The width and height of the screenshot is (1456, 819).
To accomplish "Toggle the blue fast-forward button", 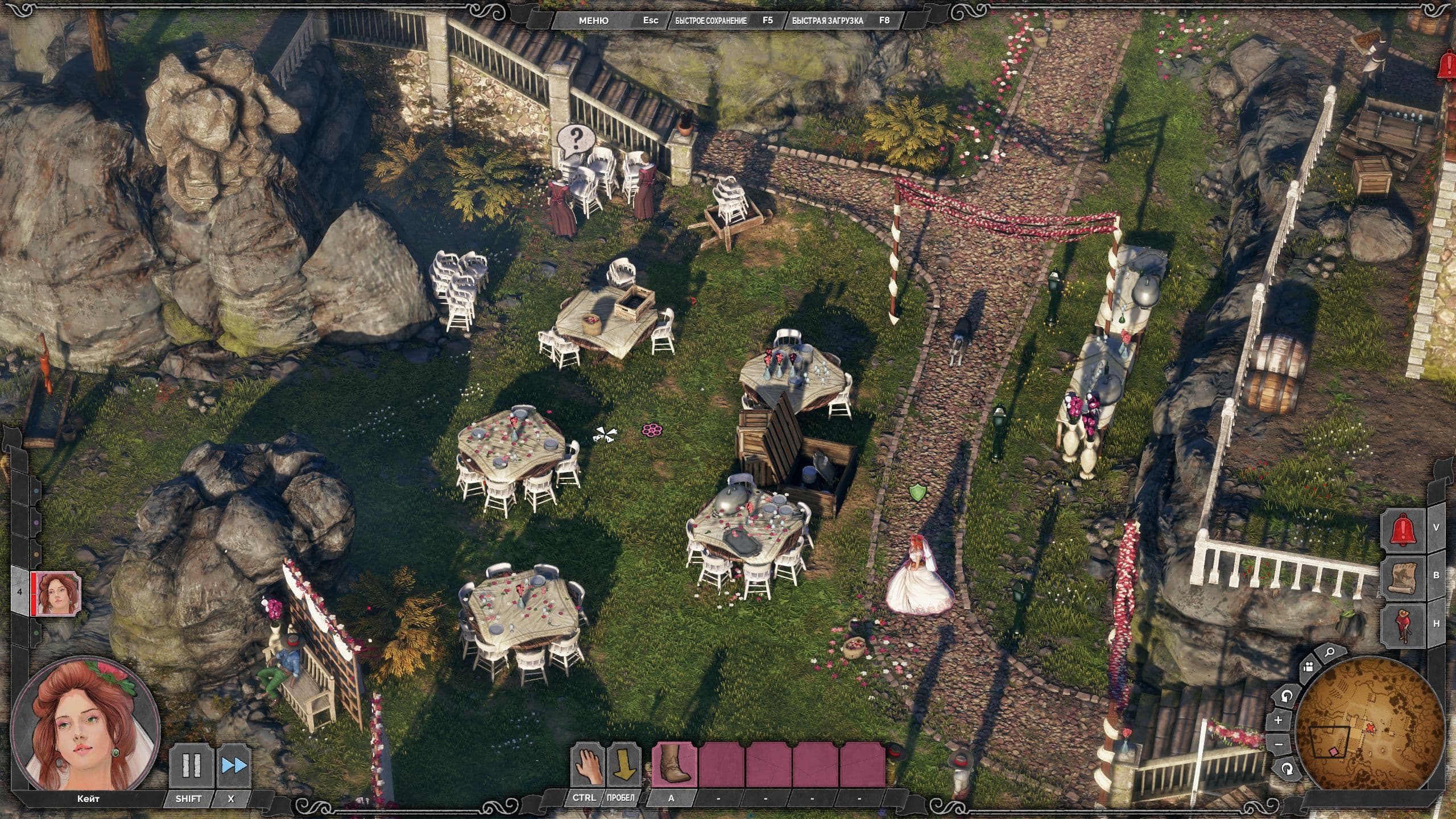I will (234, 766).
